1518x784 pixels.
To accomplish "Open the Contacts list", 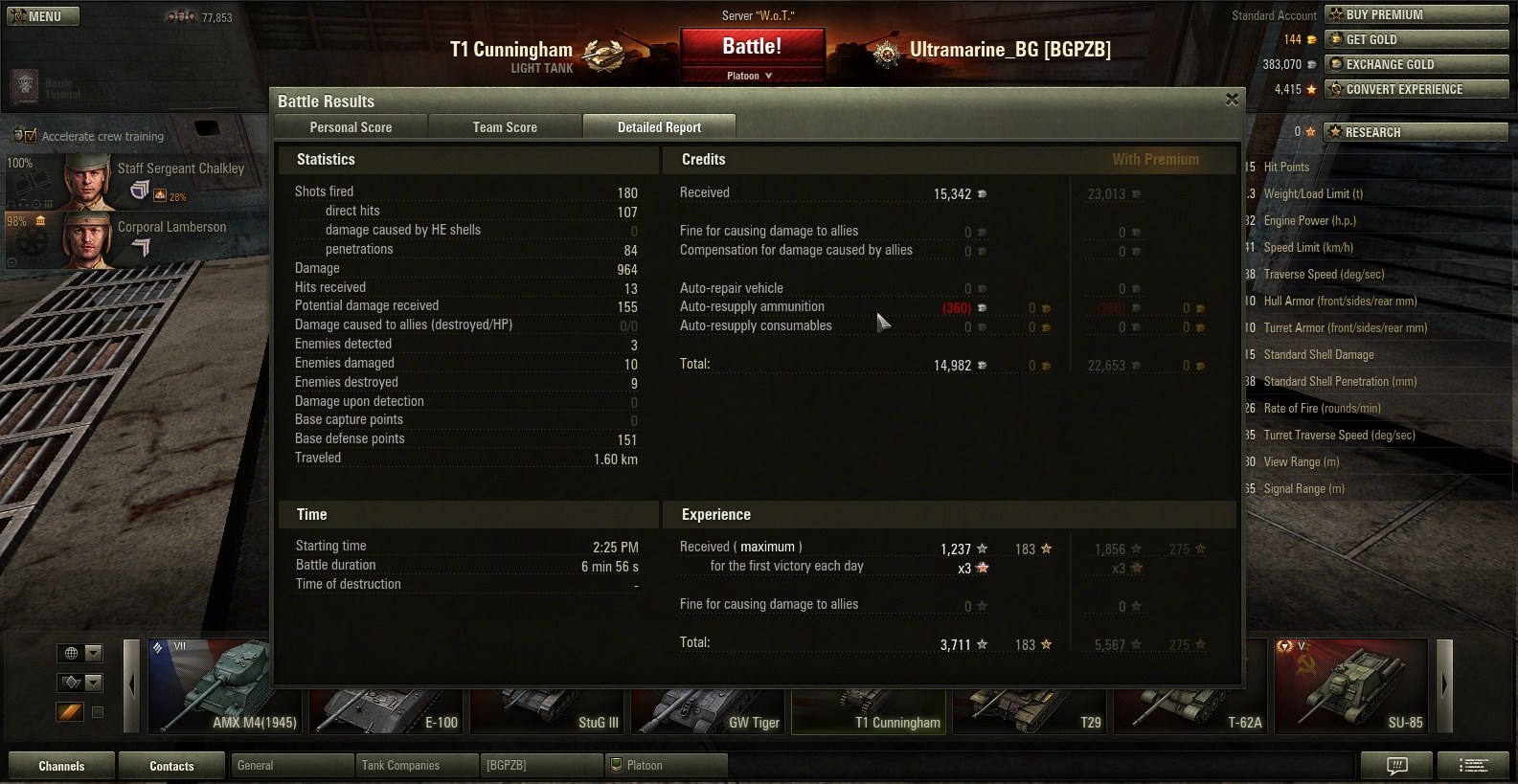I will click(171, 766).
